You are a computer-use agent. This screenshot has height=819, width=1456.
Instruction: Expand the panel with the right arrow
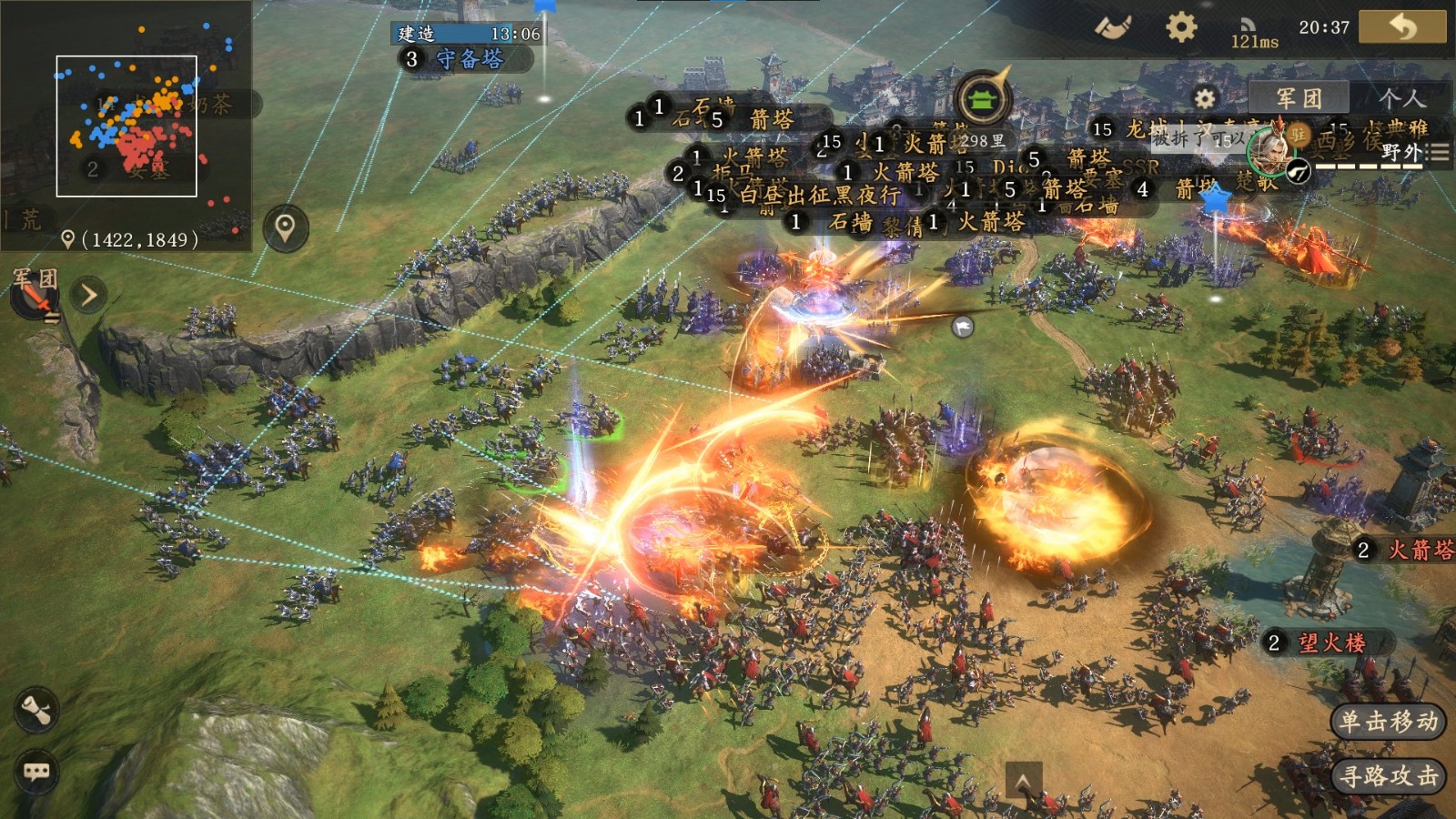[89, 295]
